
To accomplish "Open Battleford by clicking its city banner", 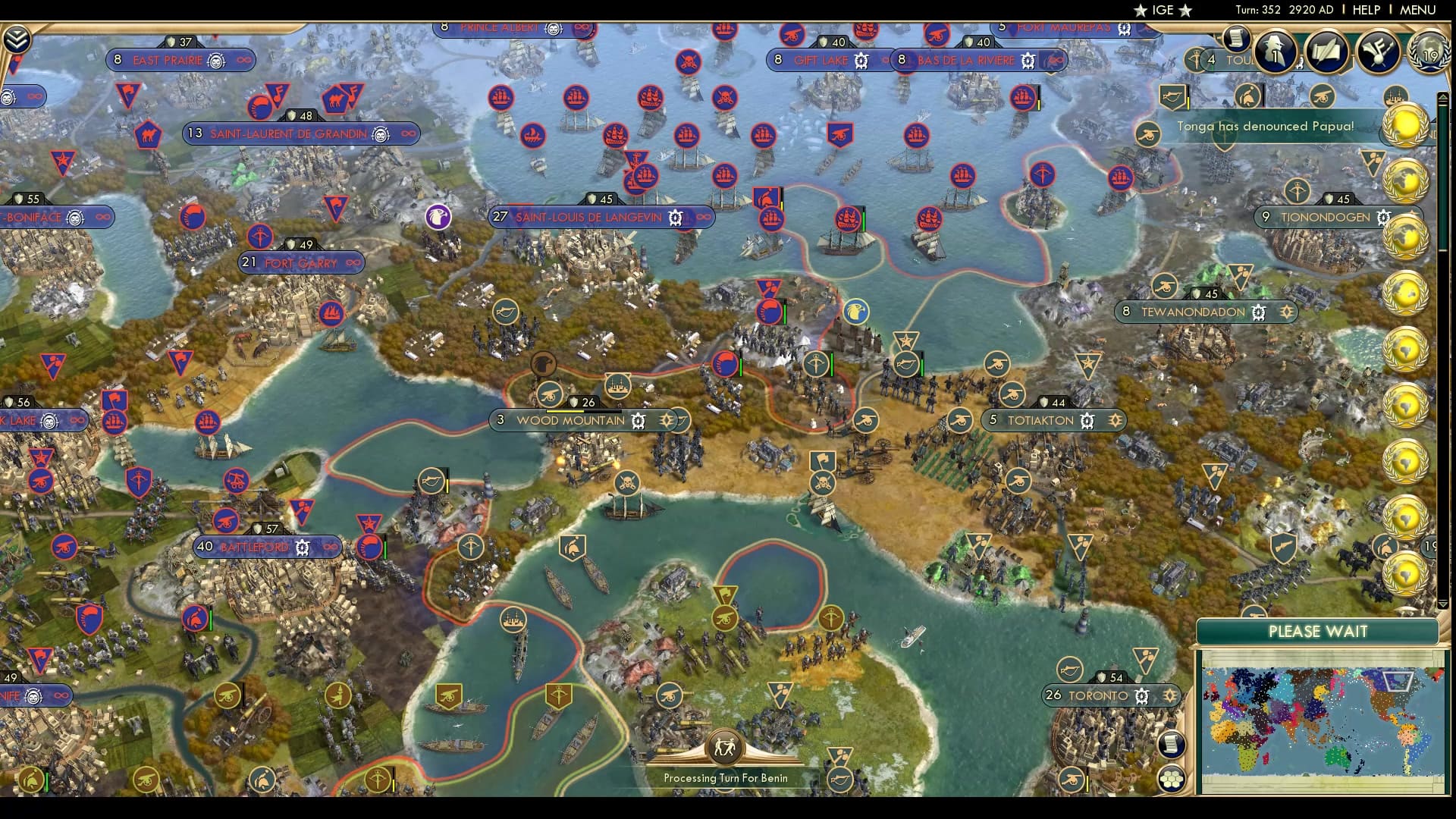I will coord(254,546).
